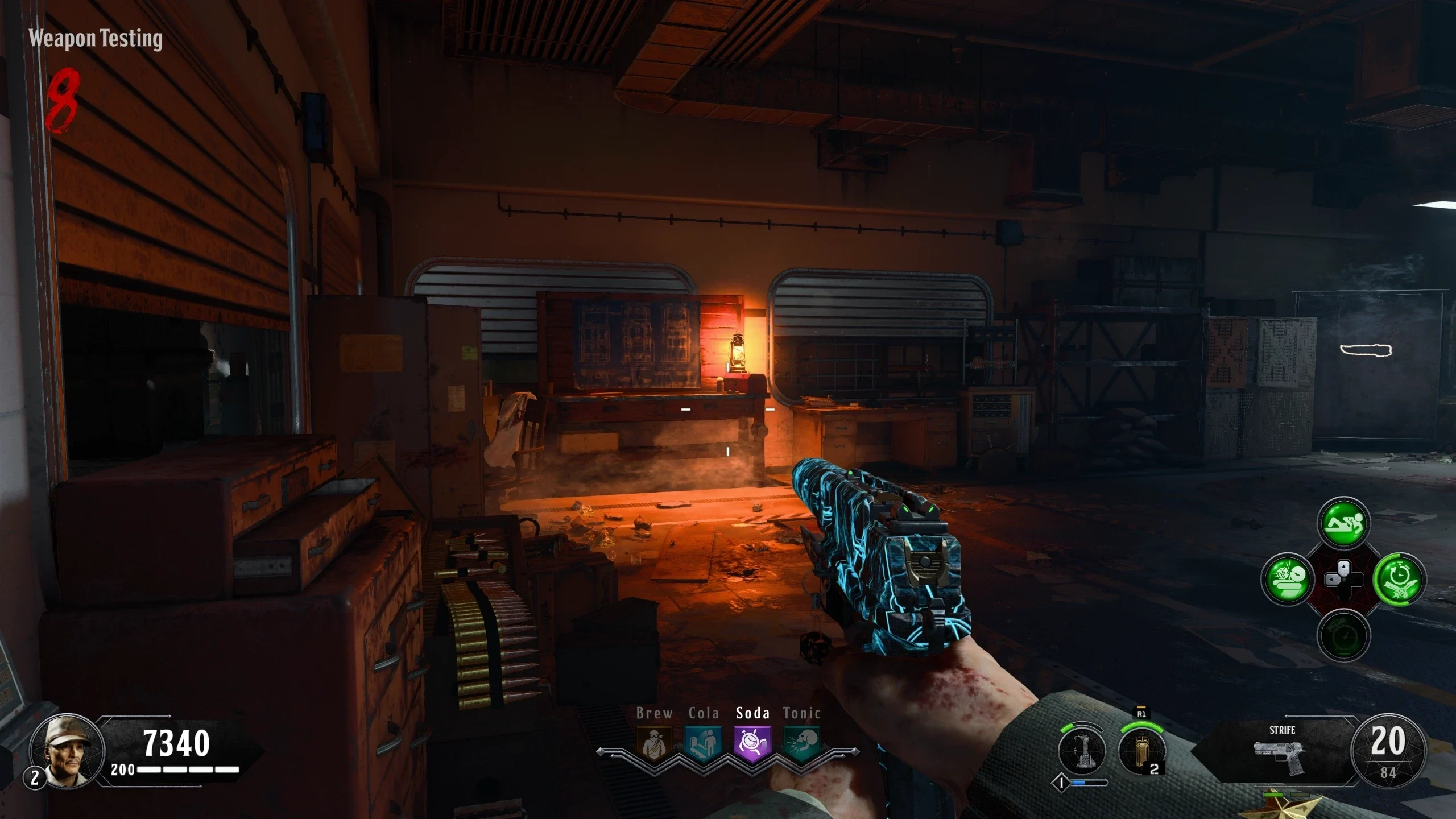1456x819 pixels.
Task: Use the dice and clock elixir
Action: pyautogui.click(x=1288, y=580)
